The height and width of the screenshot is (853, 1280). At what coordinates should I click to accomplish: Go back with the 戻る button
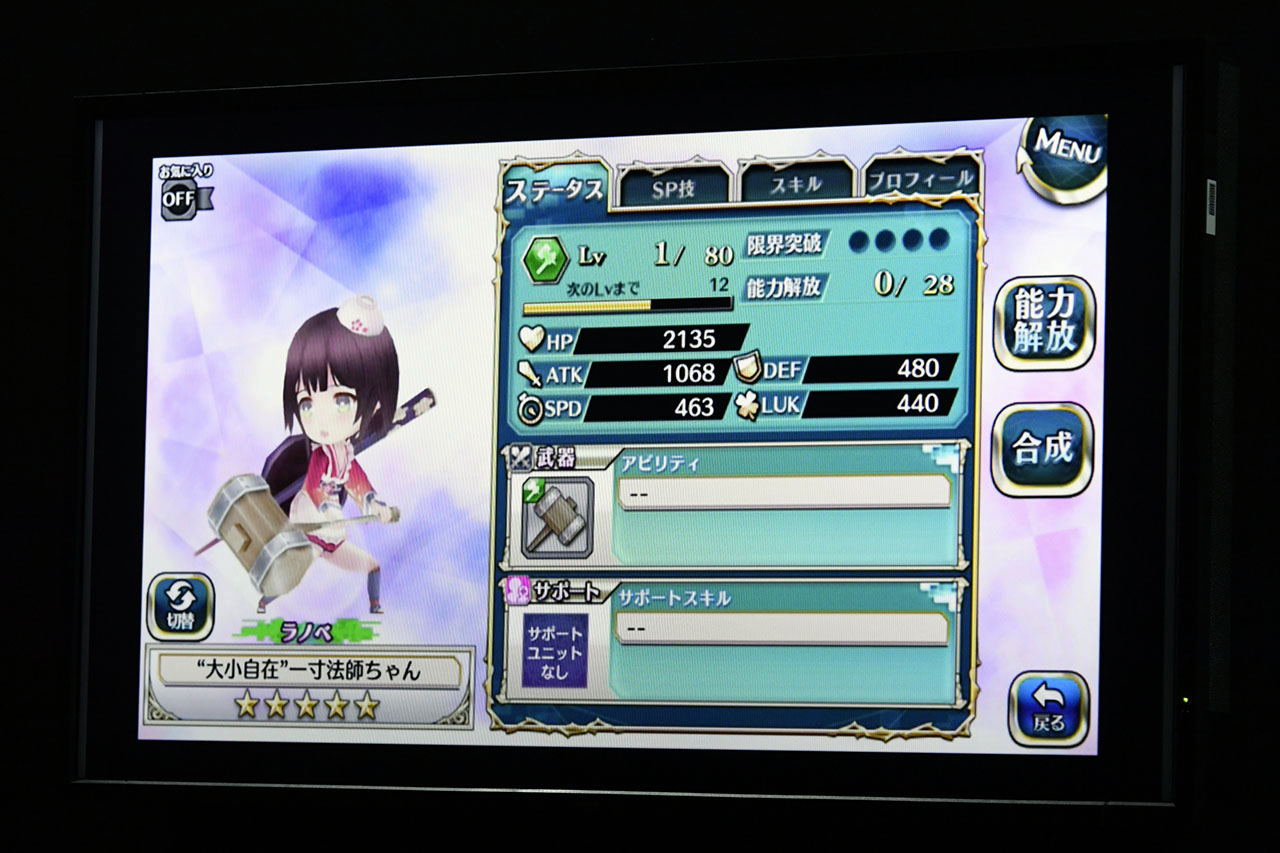1048,709
